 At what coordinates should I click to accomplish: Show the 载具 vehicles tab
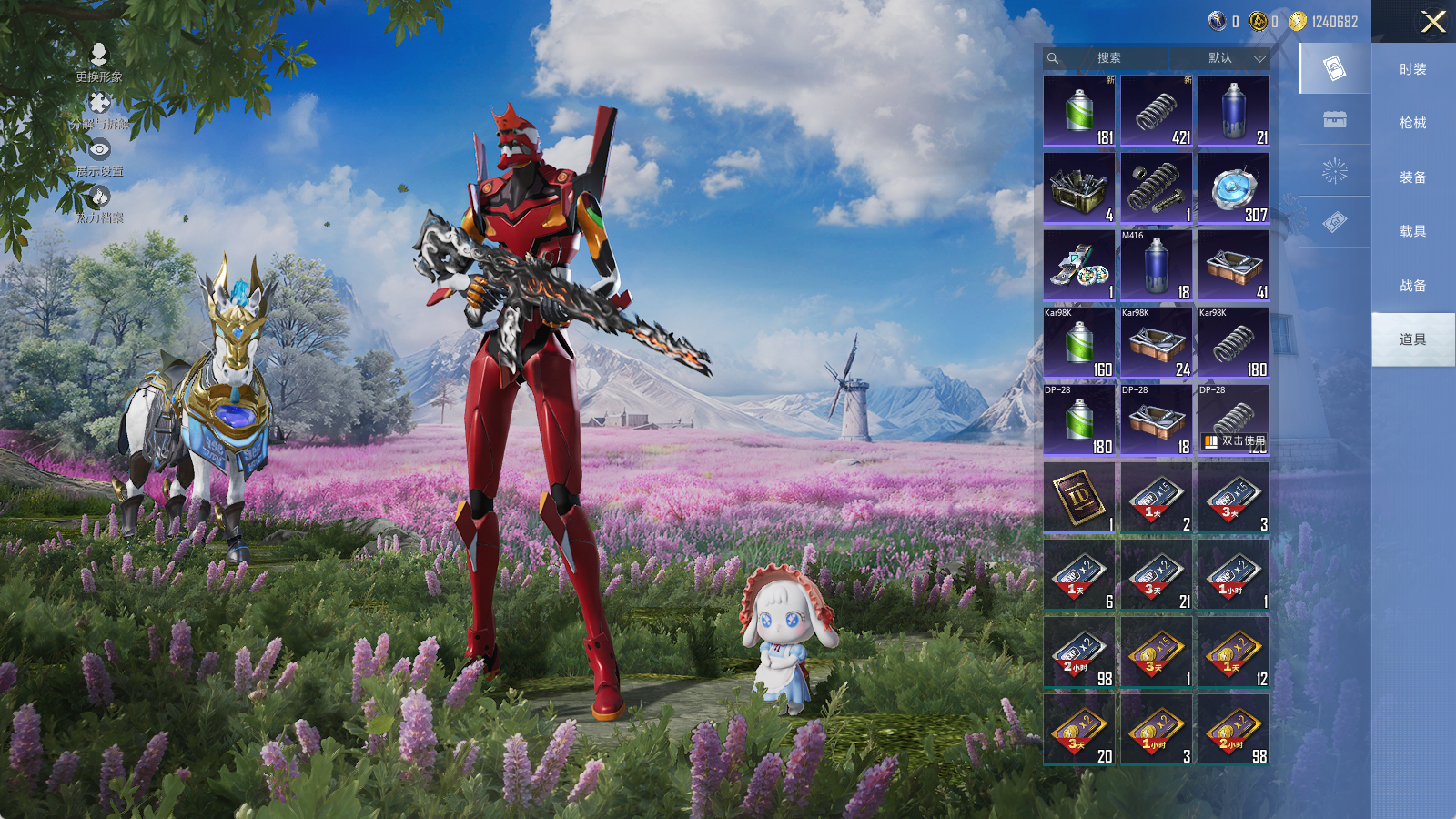point(1412,231)
